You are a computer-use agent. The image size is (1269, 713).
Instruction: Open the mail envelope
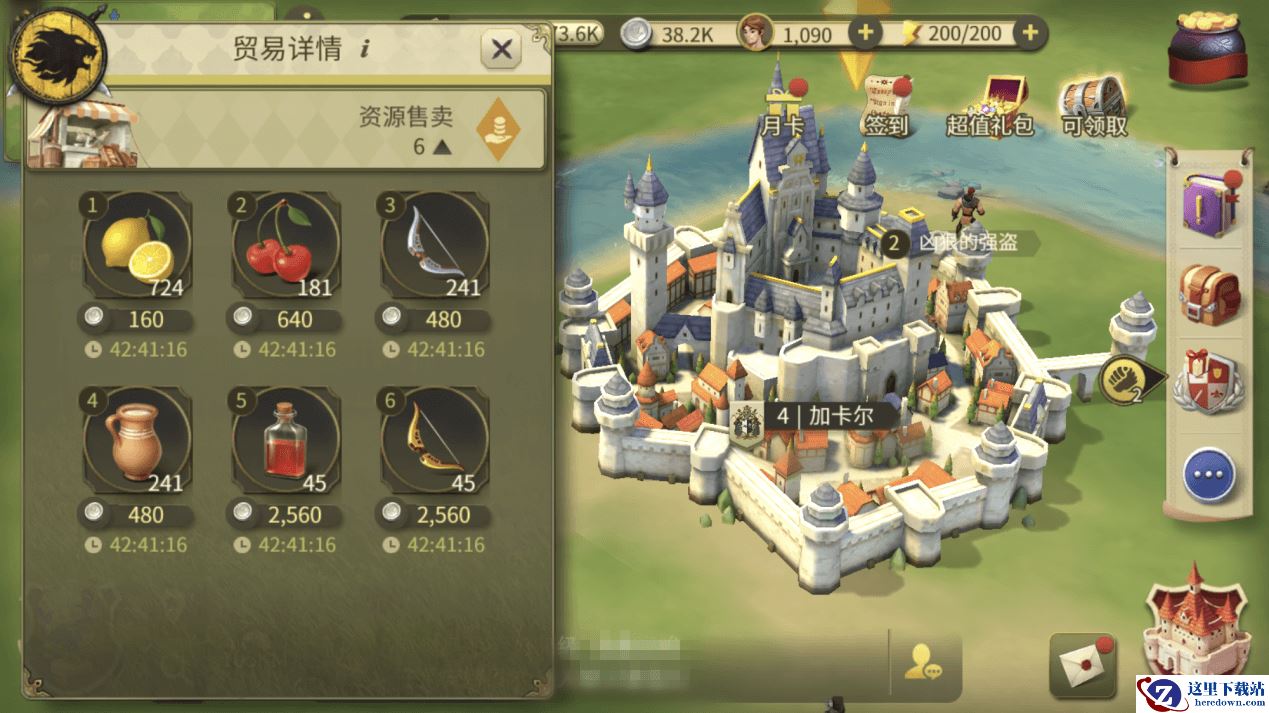pos(1081,665)
